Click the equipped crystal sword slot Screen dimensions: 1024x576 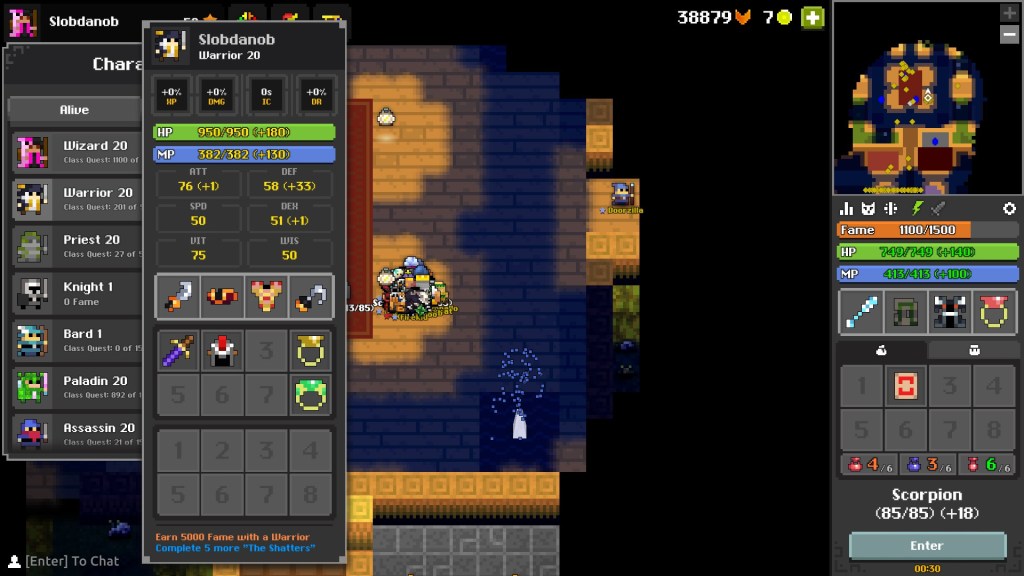(x=860, y=312)
